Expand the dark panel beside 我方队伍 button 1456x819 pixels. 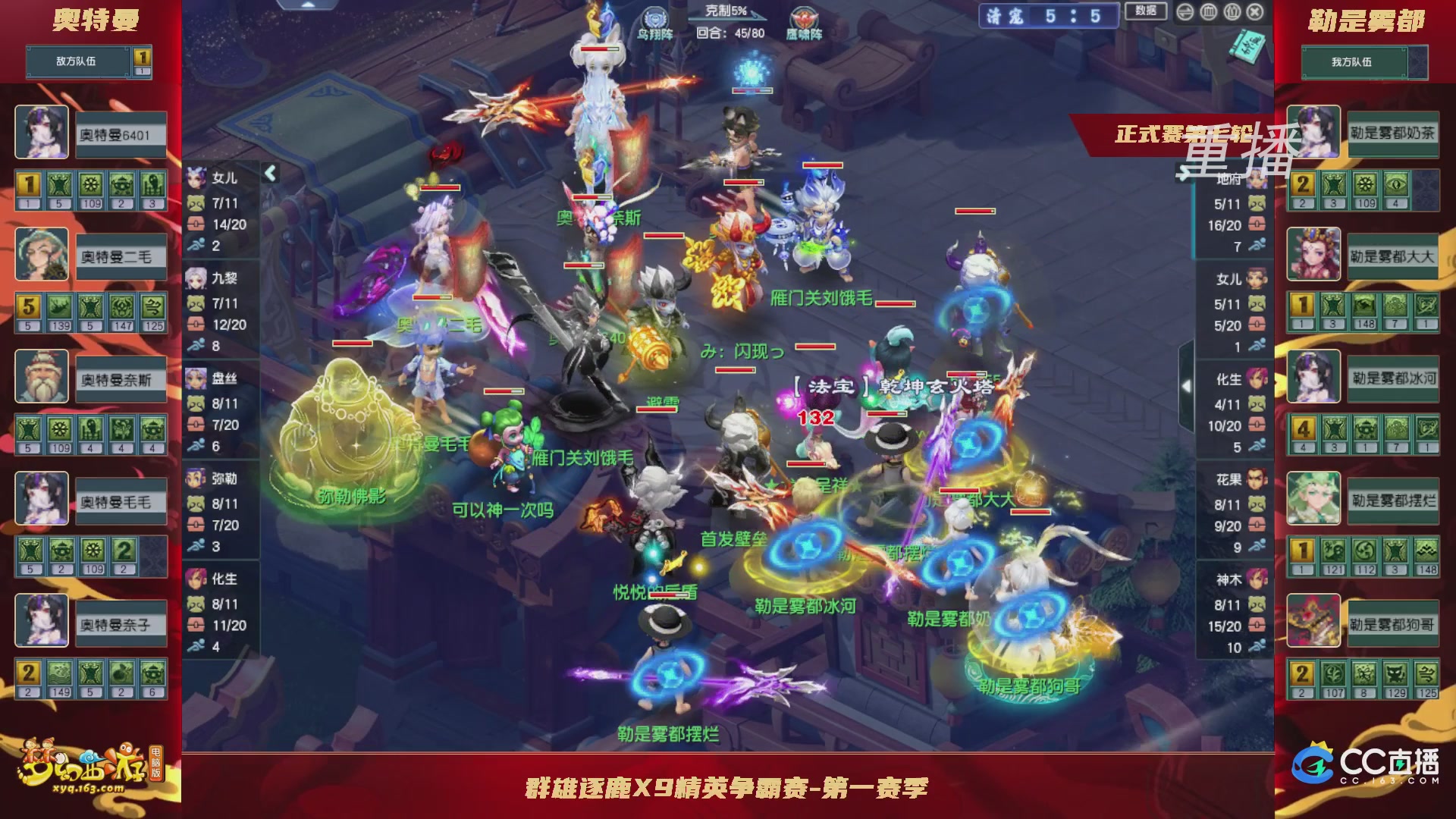1420,63
